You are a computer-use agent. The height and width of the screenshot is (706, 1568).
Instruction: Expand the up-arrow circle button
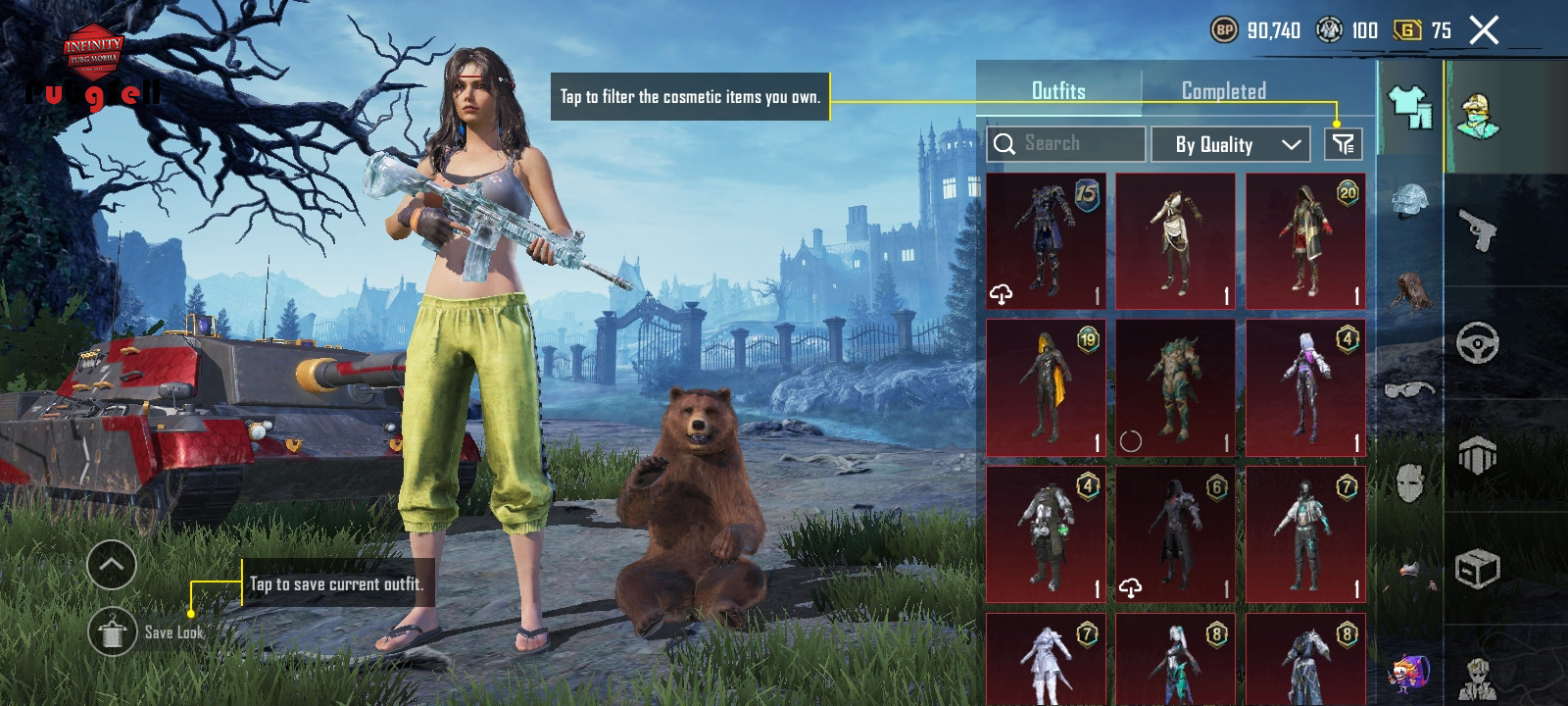[112, 565]
